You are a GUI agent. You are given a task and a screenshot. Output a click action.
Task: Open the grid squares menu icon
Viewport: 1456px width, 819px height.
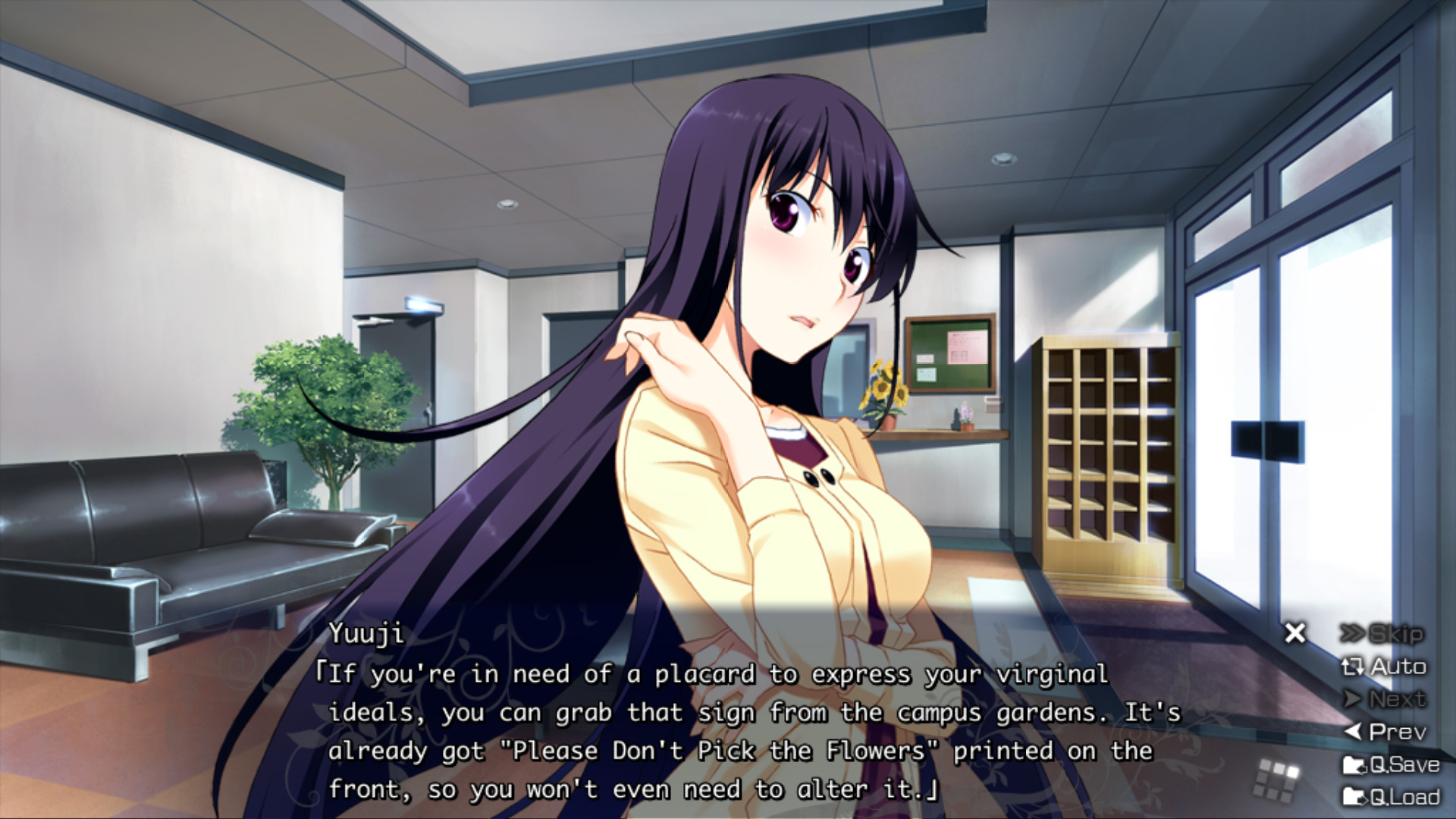1277,780
